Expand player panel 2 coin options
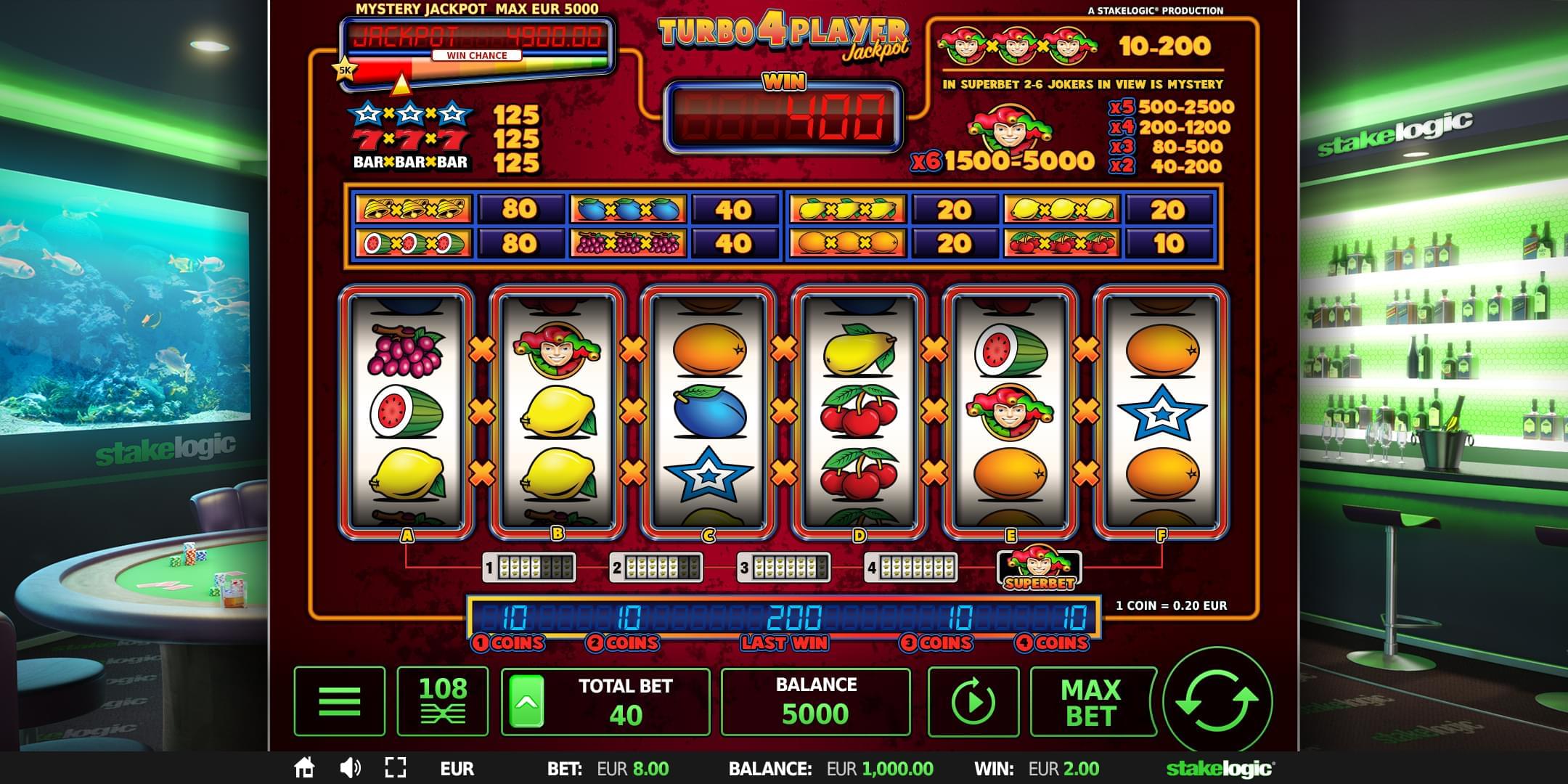 (x=657, y=567)
